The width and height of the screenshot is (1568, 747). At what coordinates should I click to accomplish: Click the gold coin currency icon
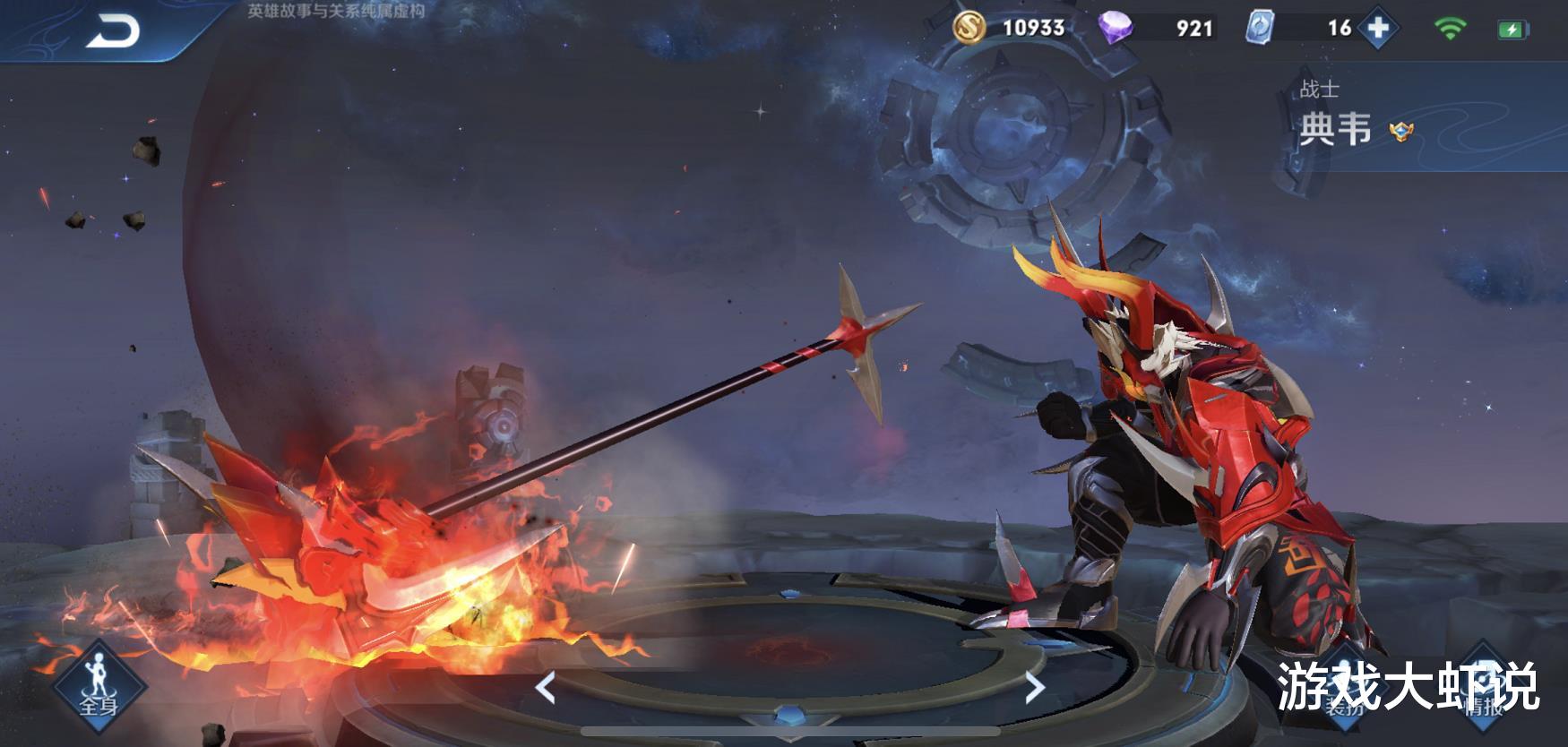click(968, 29)
